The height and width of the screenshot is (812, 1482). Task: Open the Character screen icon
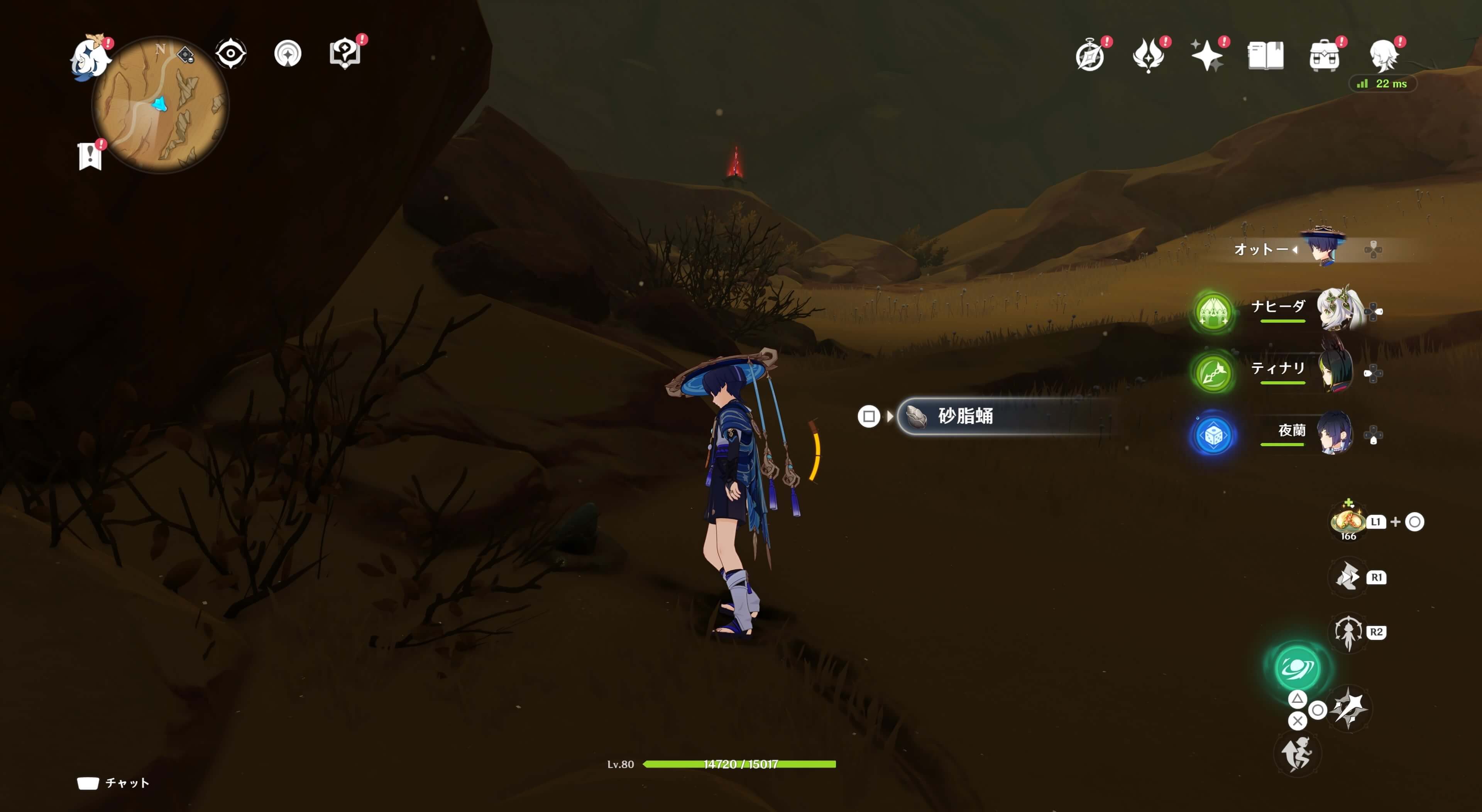pyautogui.click(x=1385, y=55)
